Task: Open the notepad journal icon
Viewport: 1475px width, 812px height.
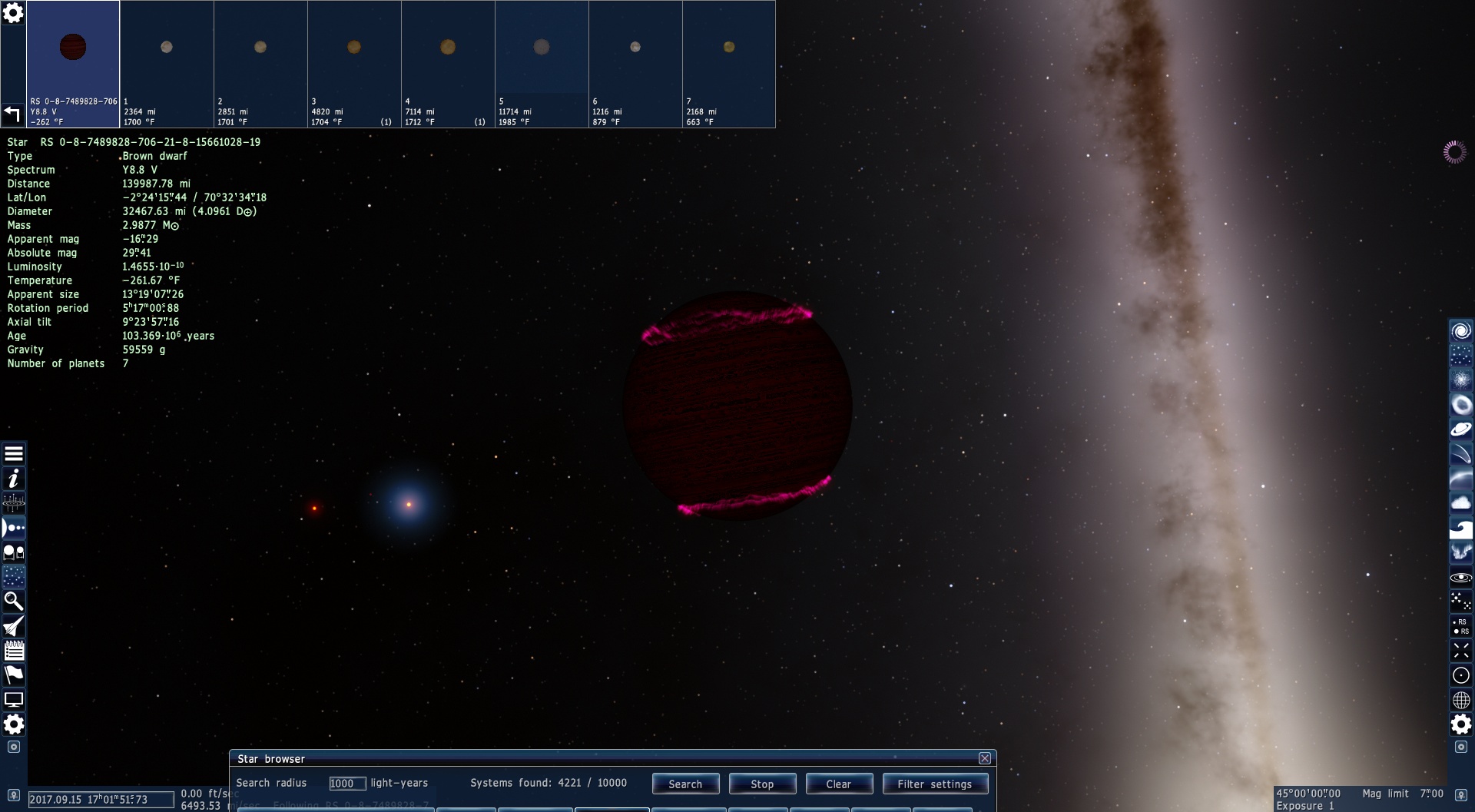Action: pos(14,651)
